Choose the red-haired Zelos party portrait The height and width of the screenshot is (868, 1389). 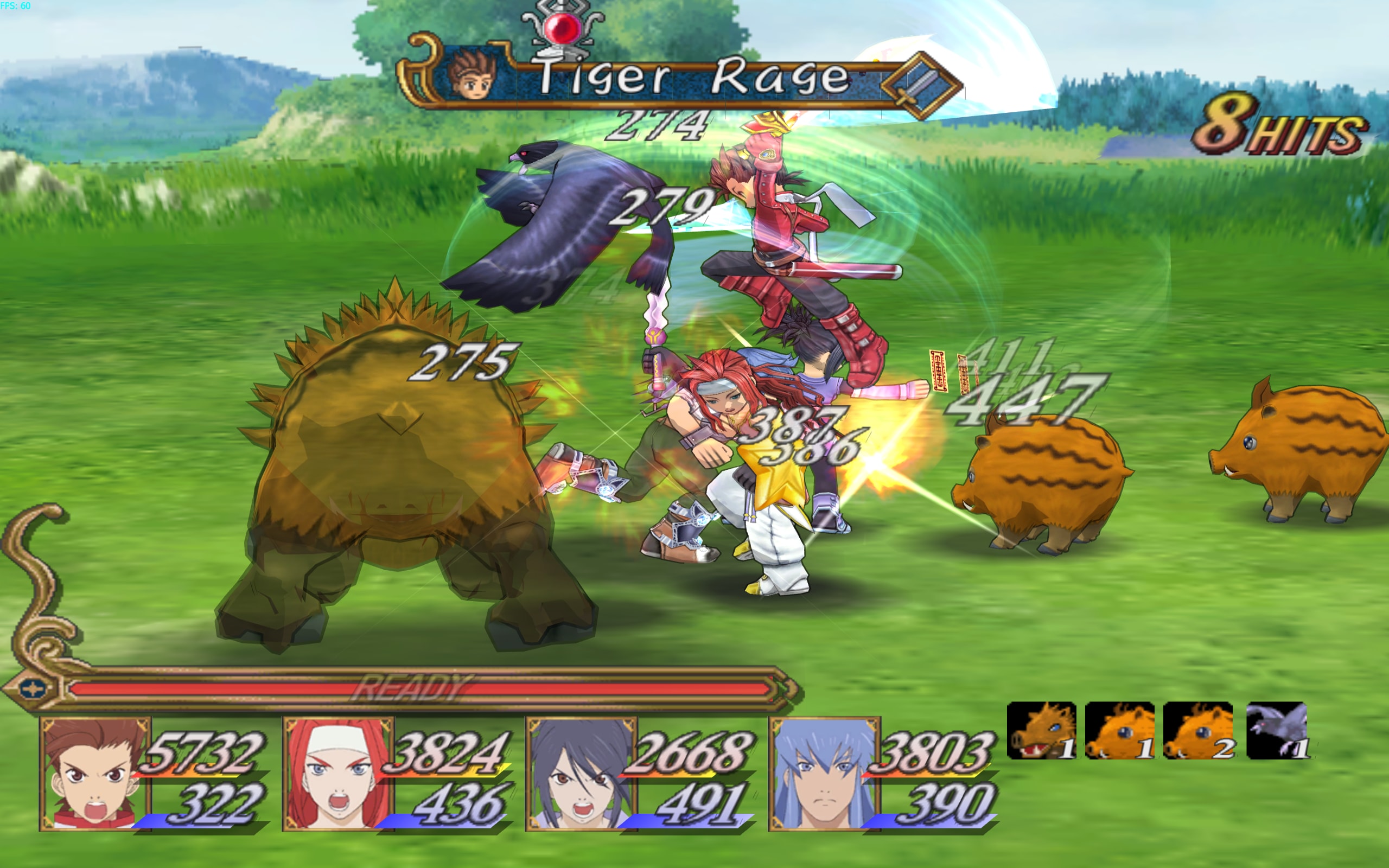point(339,774)
